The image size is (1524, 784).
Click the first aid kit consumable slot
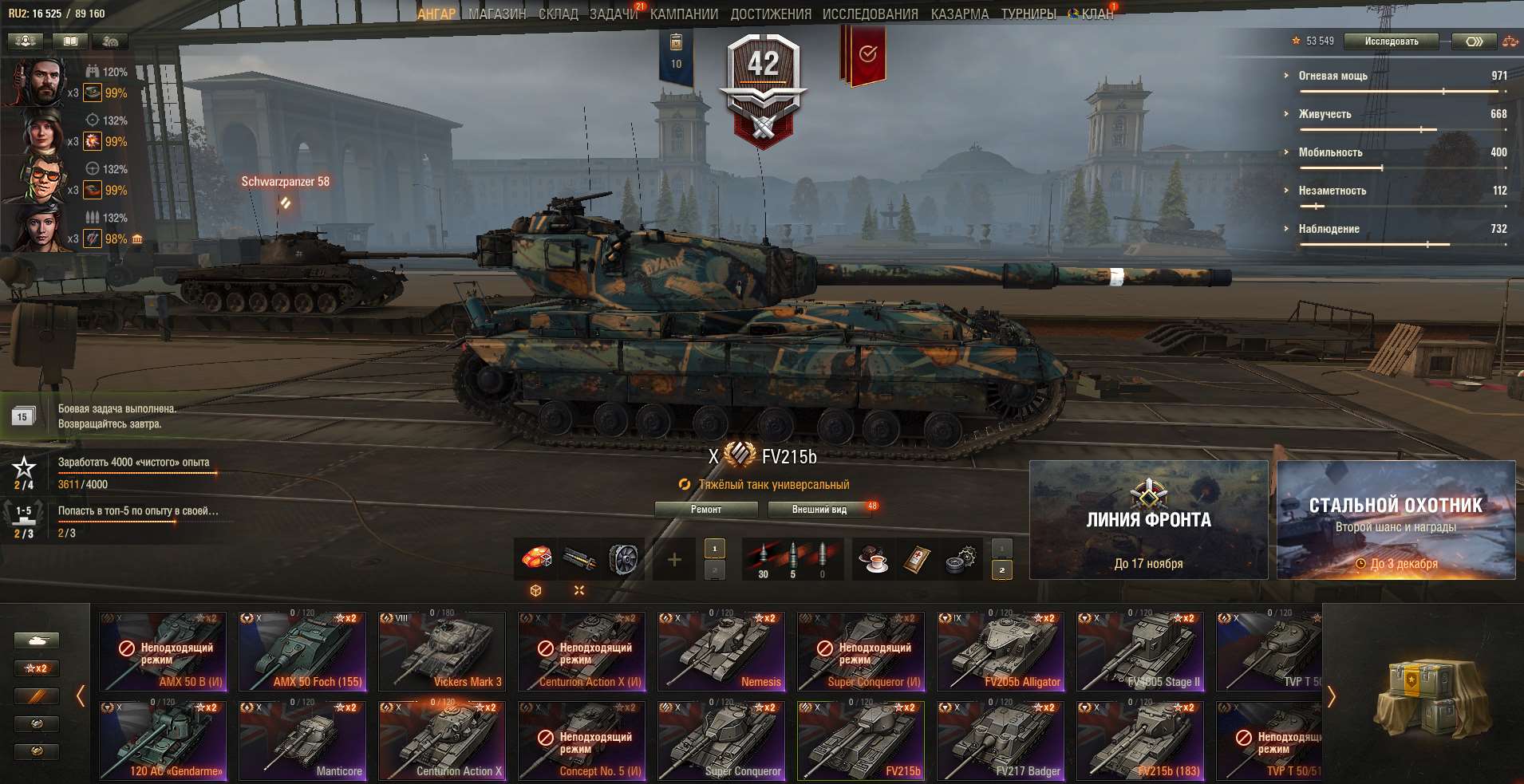pyautogui.click(x=915, y=558)
